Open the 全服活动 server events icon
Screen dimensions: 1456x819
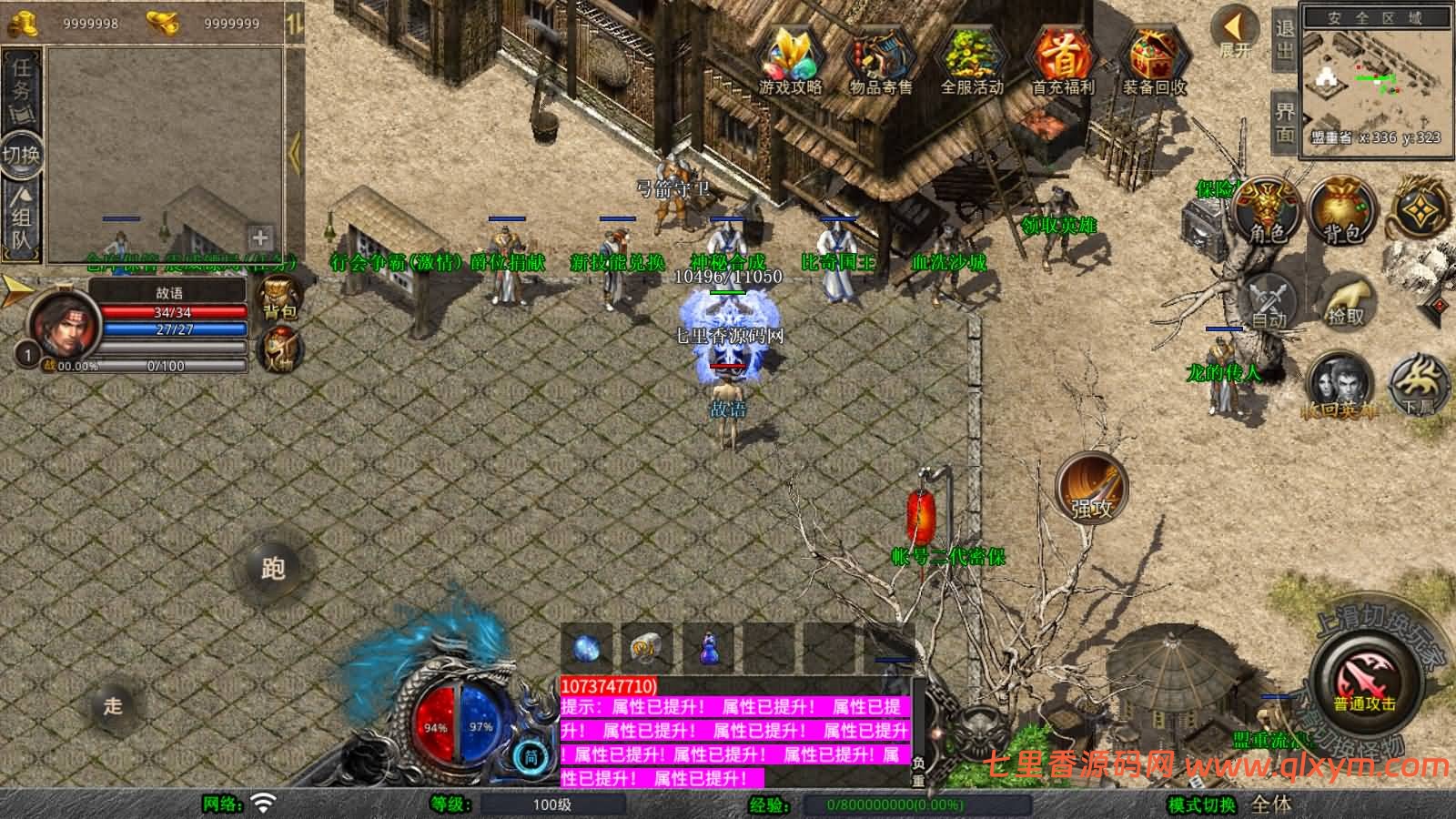tap(971, 59)
